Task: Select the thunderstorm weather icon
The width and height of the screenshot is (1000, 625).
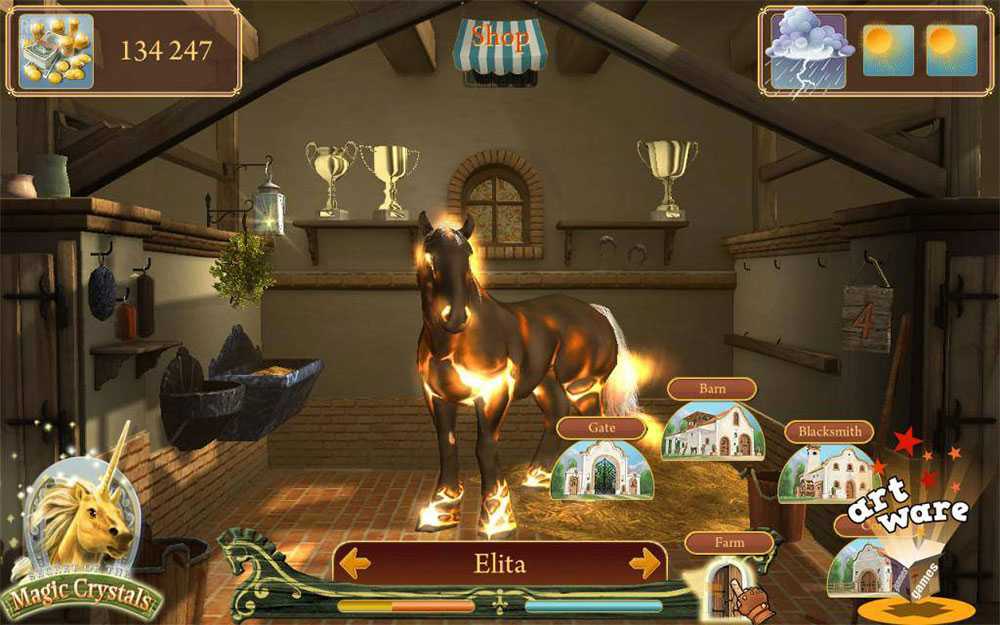Action: click(807, 50)
